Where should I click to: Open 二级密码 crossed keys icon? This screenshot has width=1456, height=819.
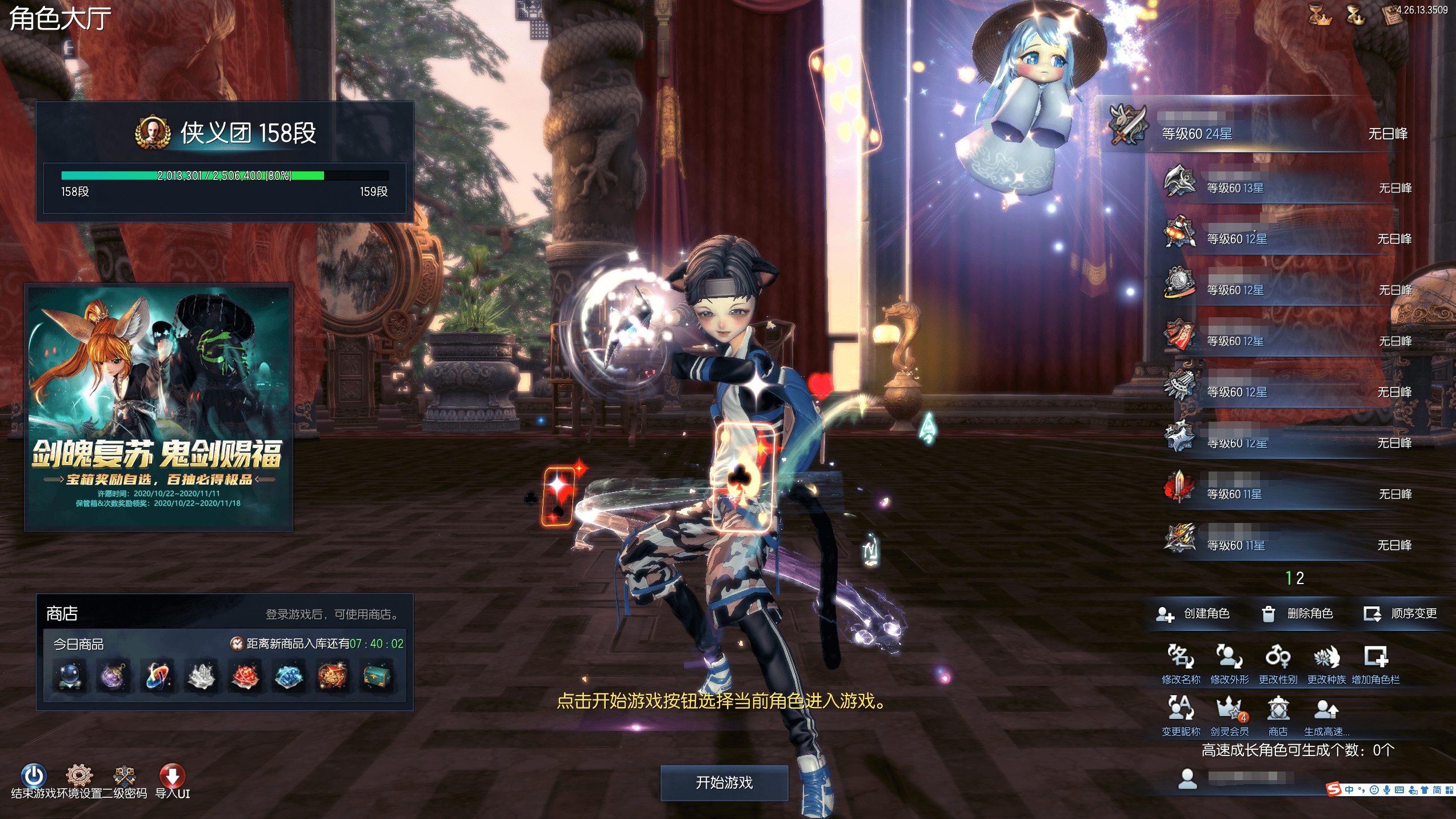pyautogui.click(x=125, y=776)
